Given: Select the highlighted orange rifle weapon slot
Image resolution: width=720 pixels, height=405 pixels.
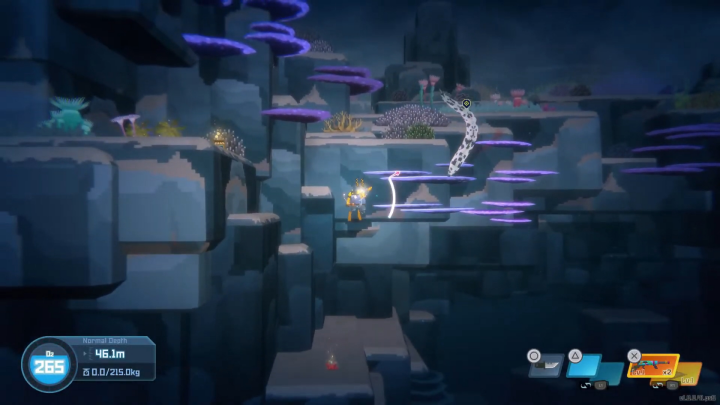Looking at the screenshot, I should point(652,366).
